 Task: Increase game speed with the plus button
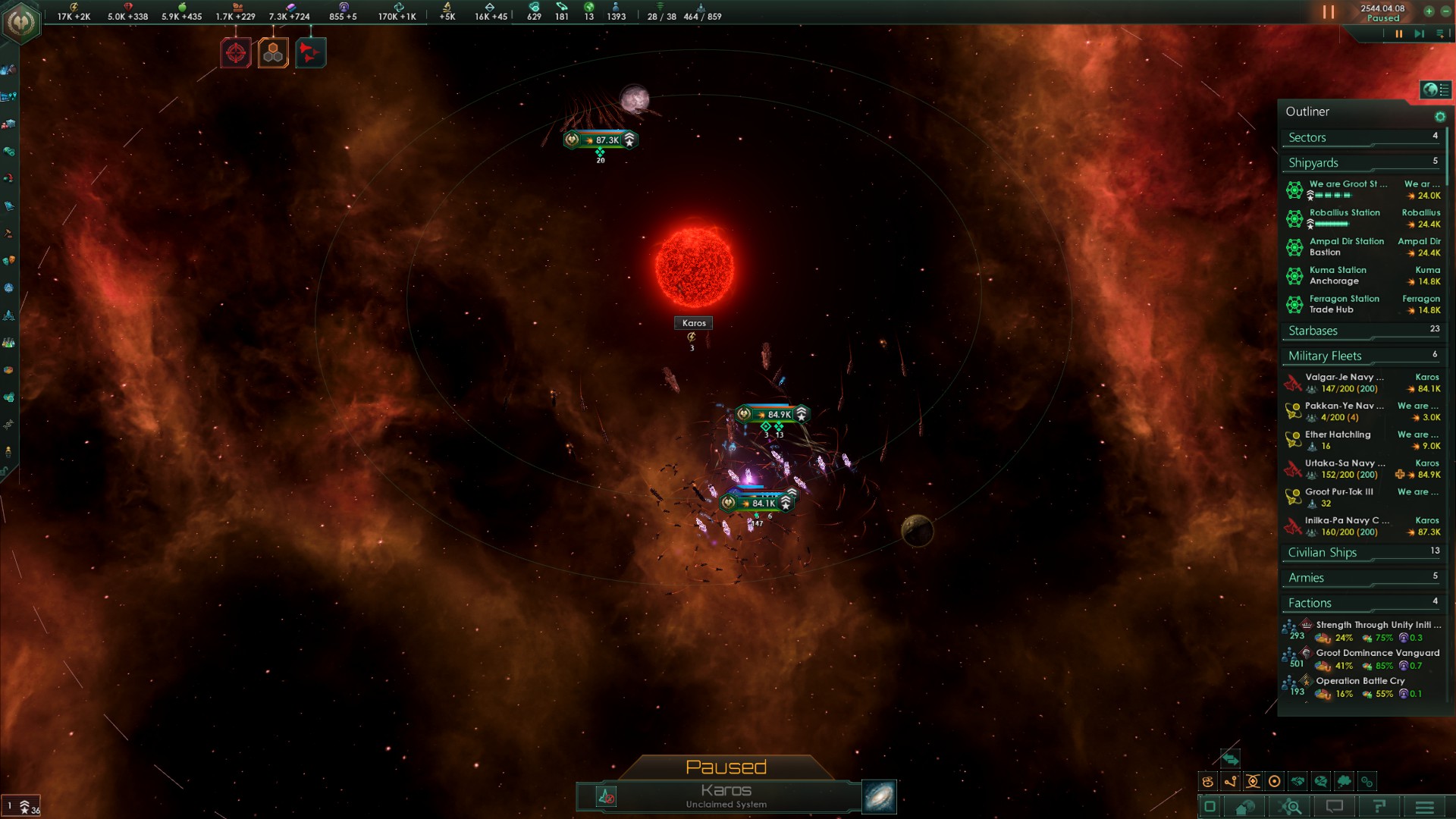(1429, 11)
